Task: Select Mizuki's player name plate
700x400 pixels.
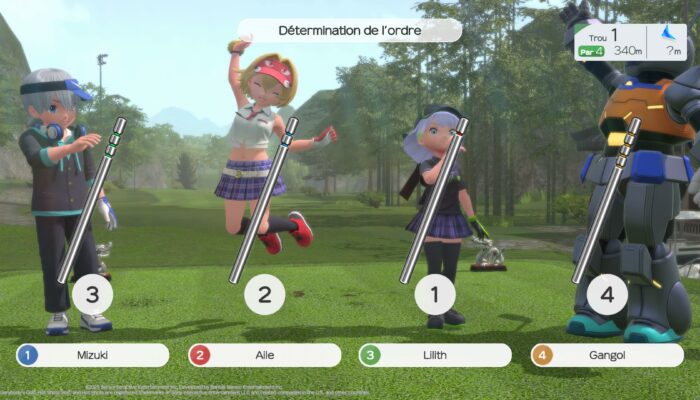Action: click(x=92, y=355)
